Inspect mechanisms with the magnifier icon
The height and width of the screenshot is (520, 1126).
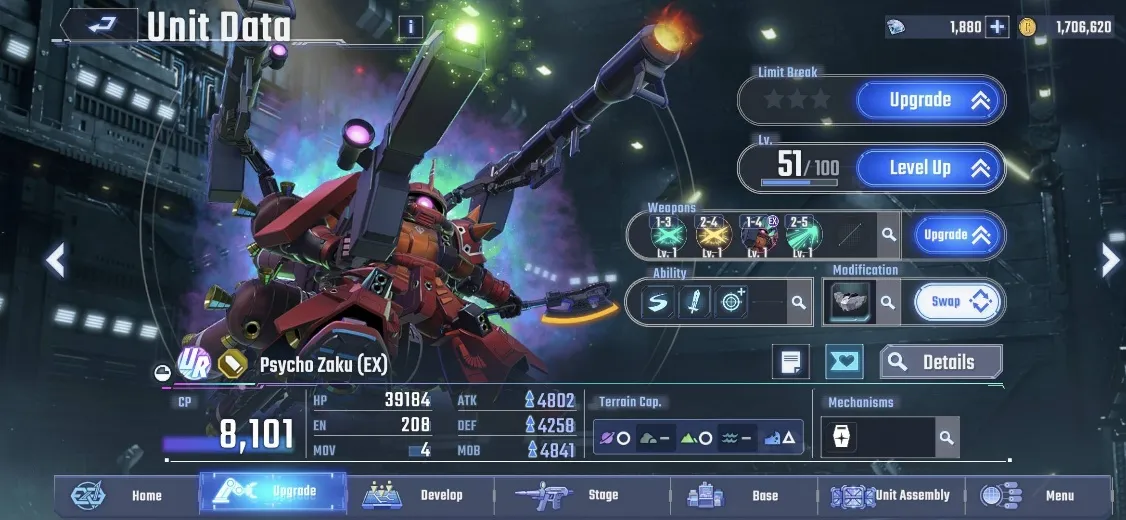[x=945, y=437]
